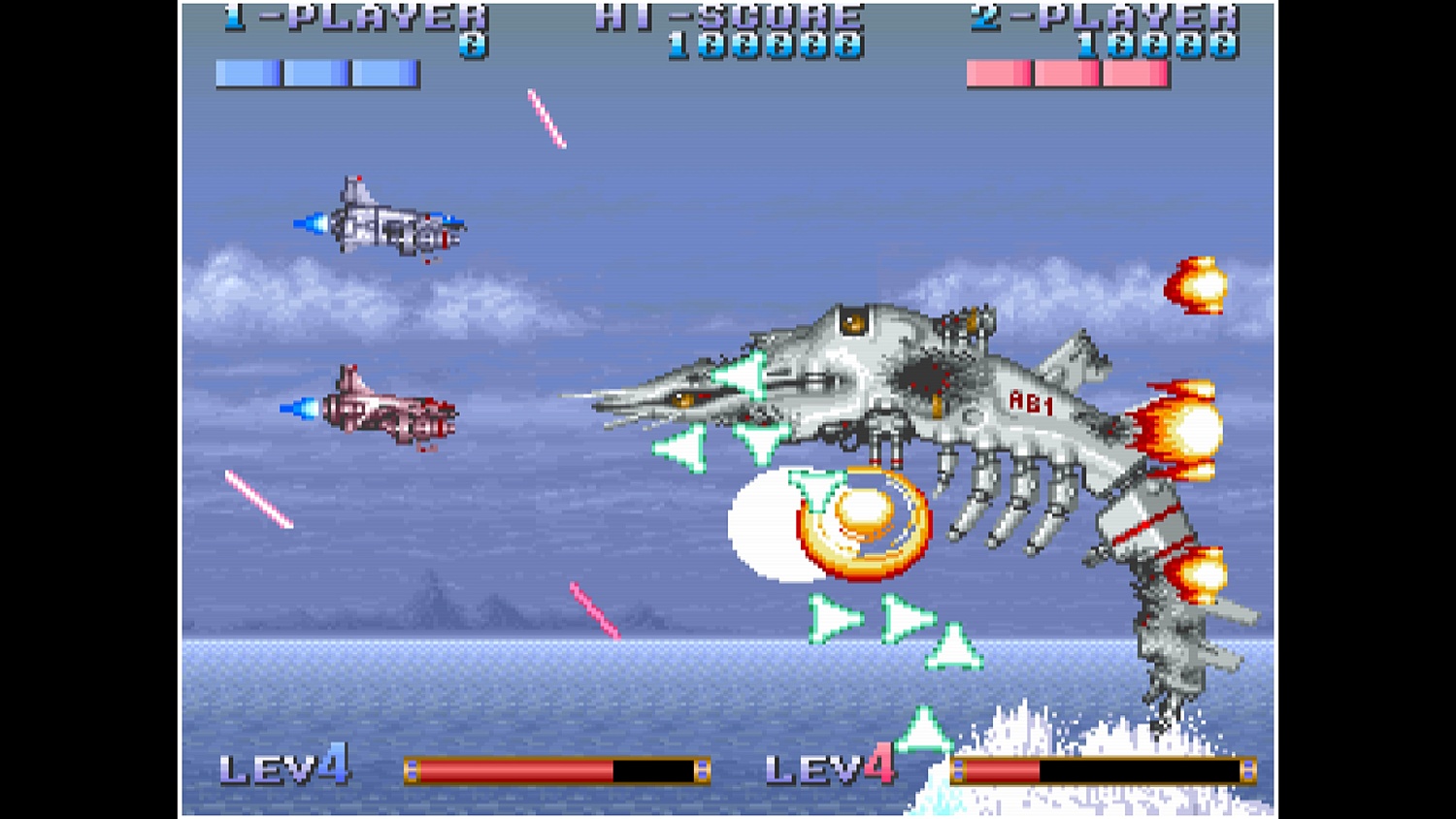Click a green triangular projectile near the core
Viewport: 1456px width, 819px height.
pos(813,485)
